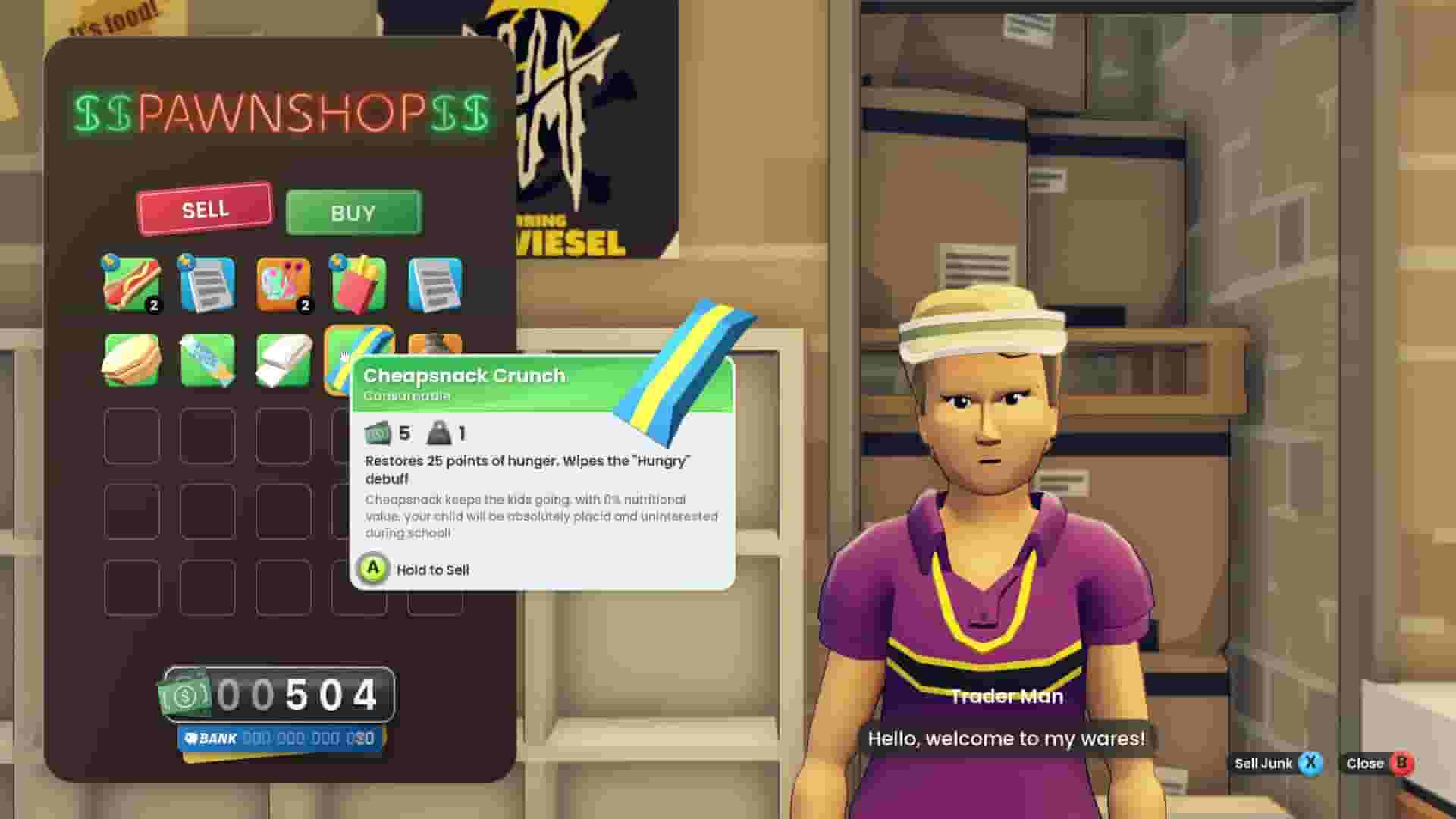
Task: Select the orange candy item showing 2
Action: pos(284,284)
